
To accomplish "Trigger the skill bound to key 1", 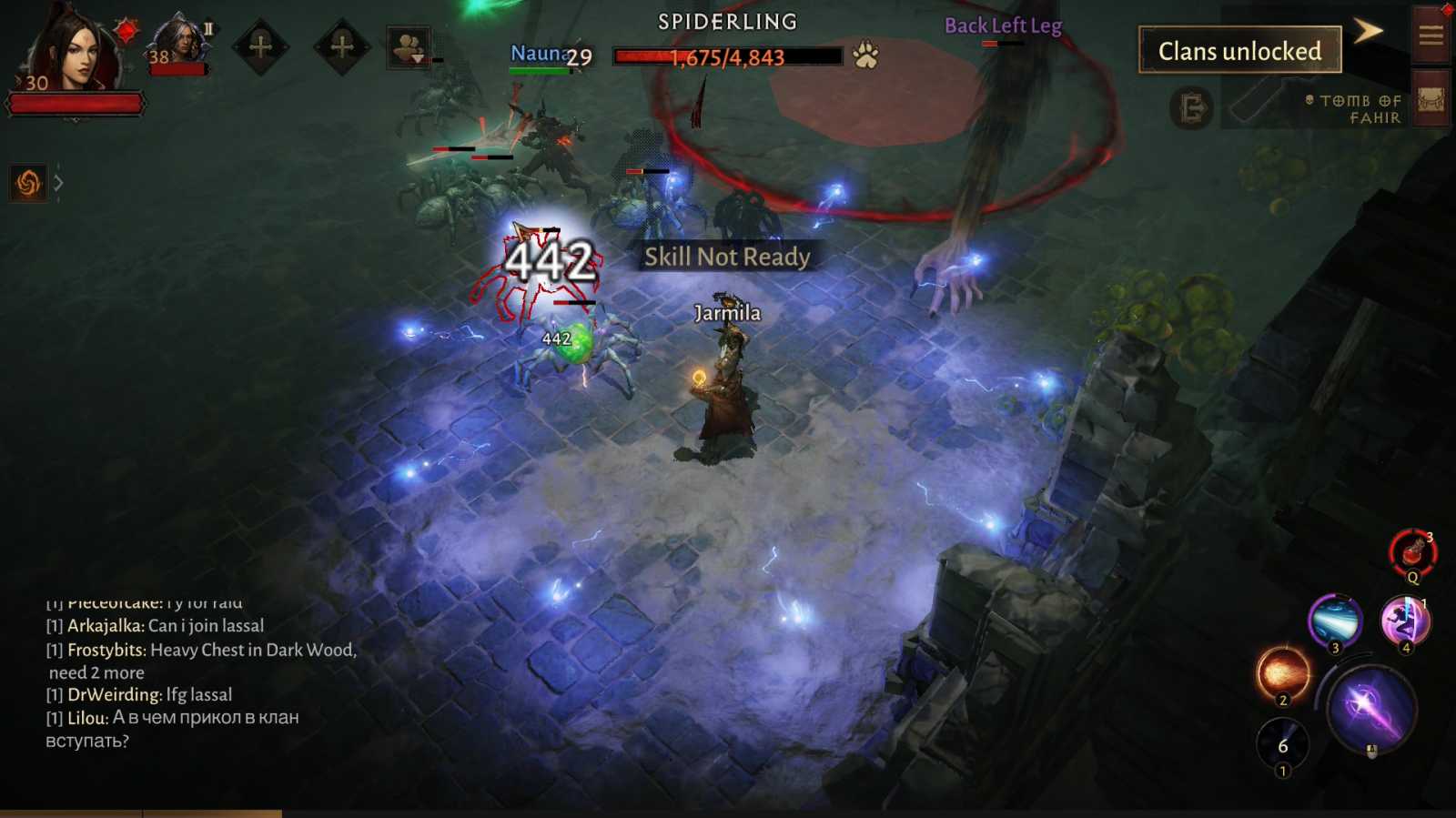I will [x=1283, y=743].
